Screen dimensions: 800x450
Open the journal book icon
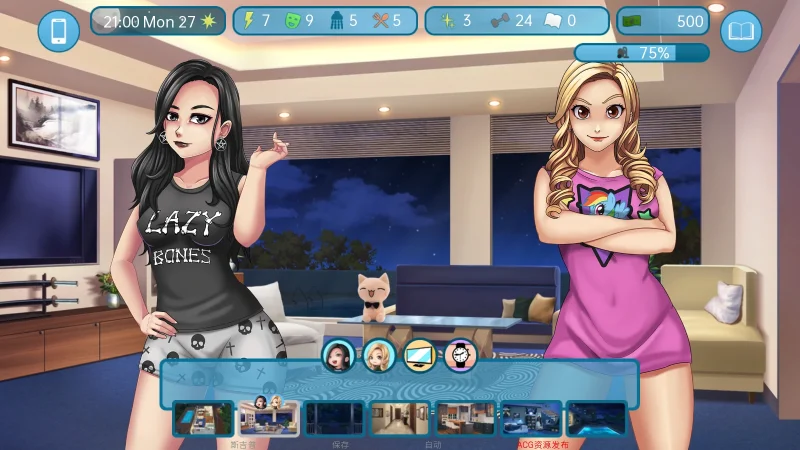(x=741, y=31)
